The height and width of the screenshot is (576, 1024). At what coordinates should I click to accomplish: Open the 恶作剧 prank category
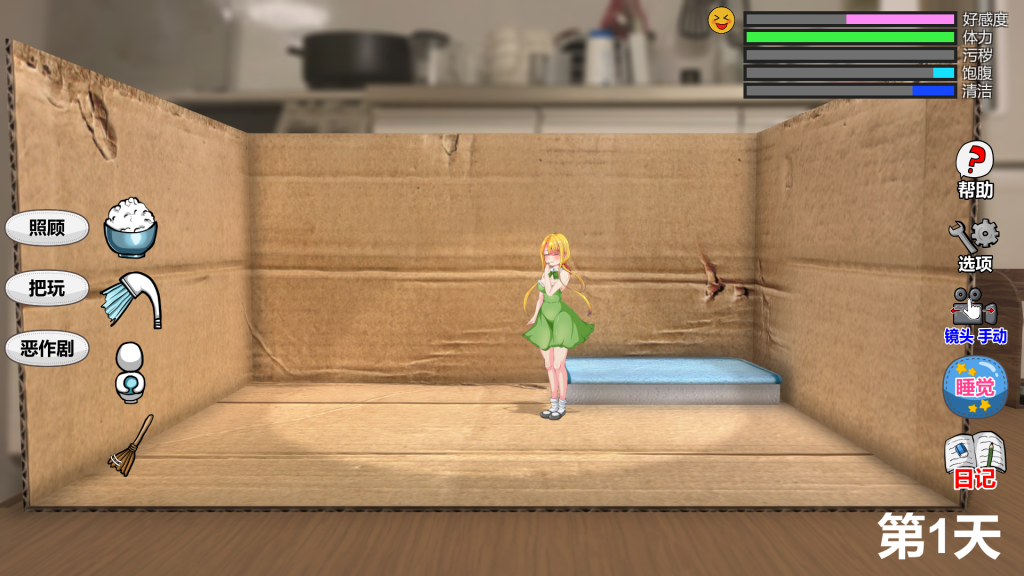[x=47, y=349]
